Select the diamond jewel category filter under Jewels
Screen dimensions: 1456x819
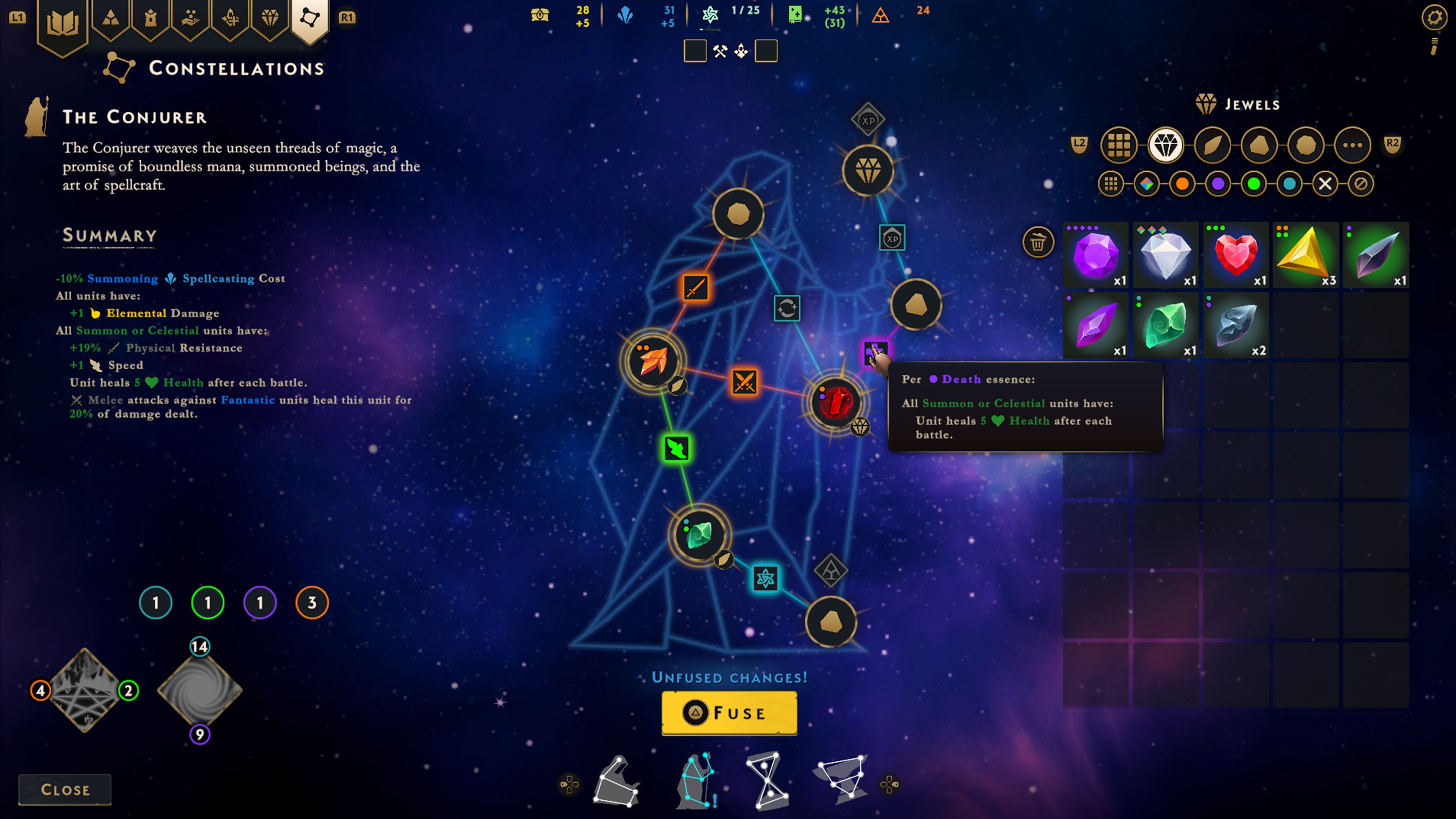1166,145
